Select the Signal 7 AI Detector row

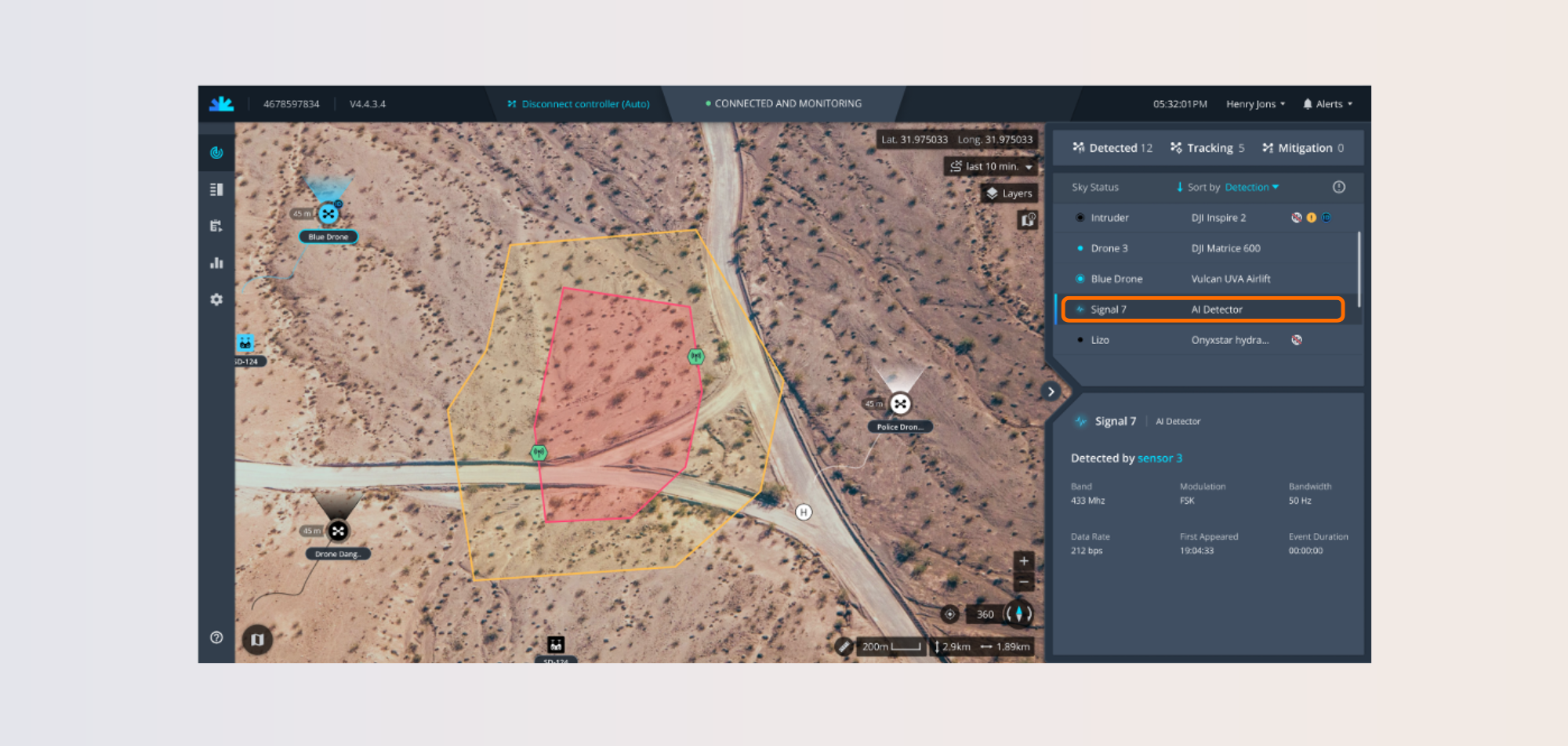point(1203,310)
